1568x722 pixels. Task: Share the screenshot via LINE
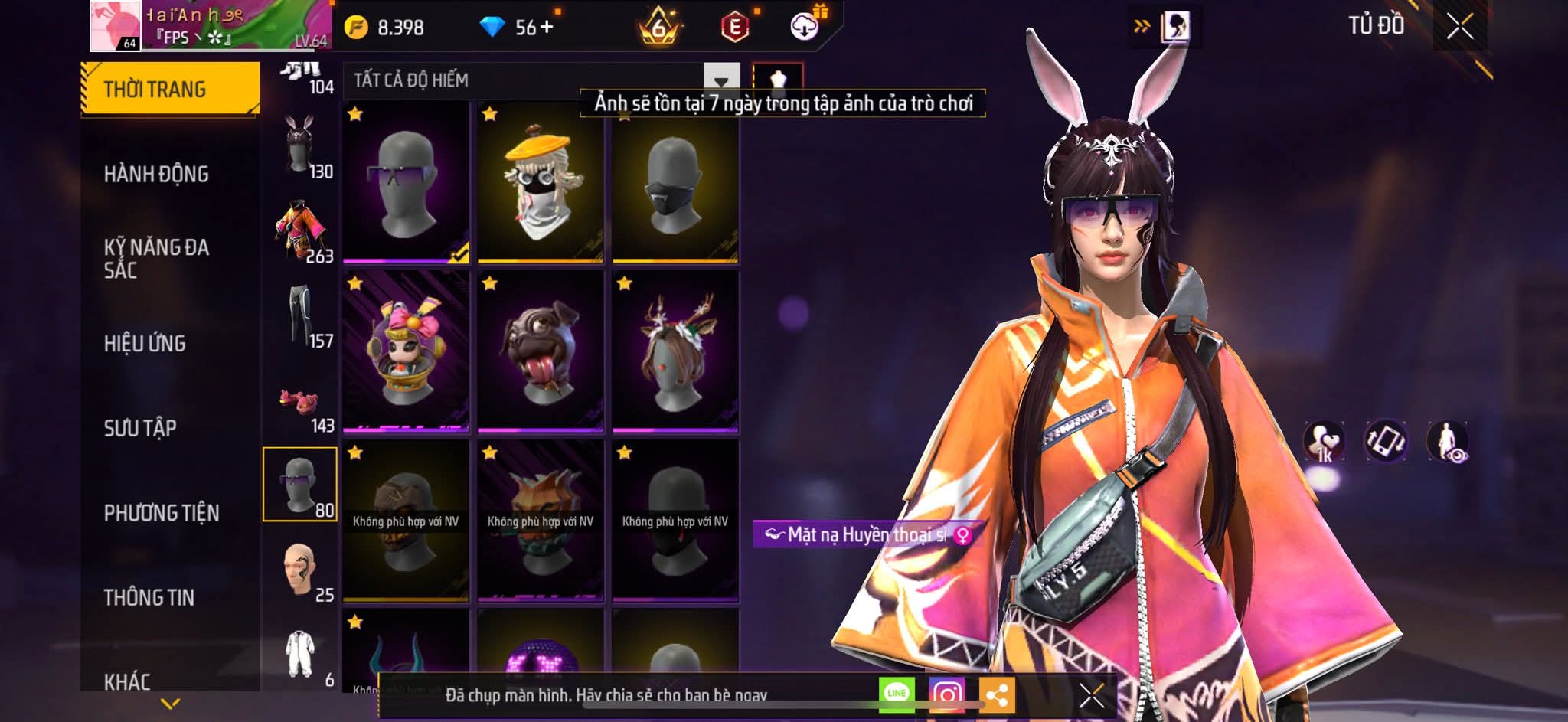(x=897, y=694)
